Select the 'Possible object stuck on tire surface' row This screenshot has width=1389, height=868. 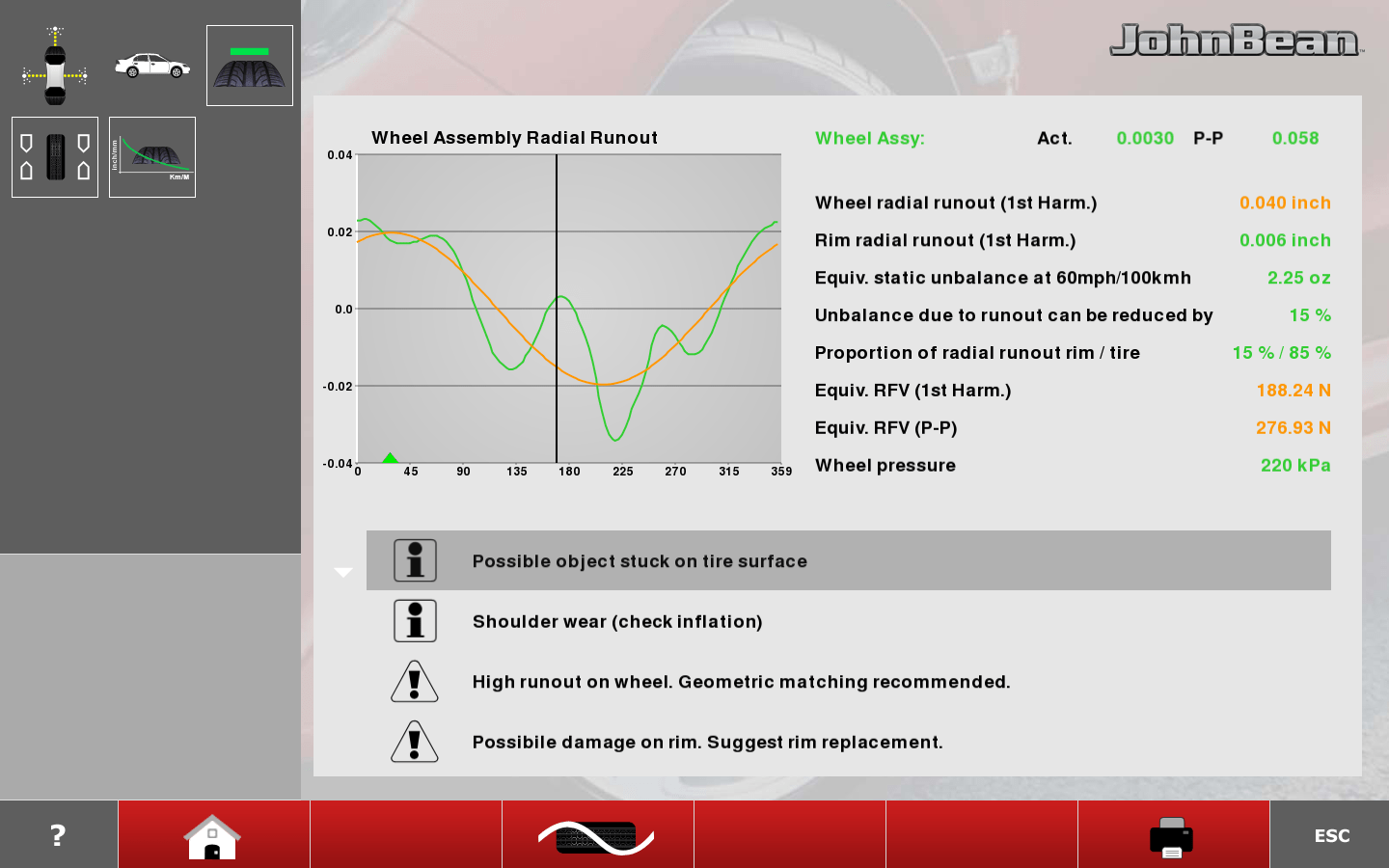tap(848, 560)
